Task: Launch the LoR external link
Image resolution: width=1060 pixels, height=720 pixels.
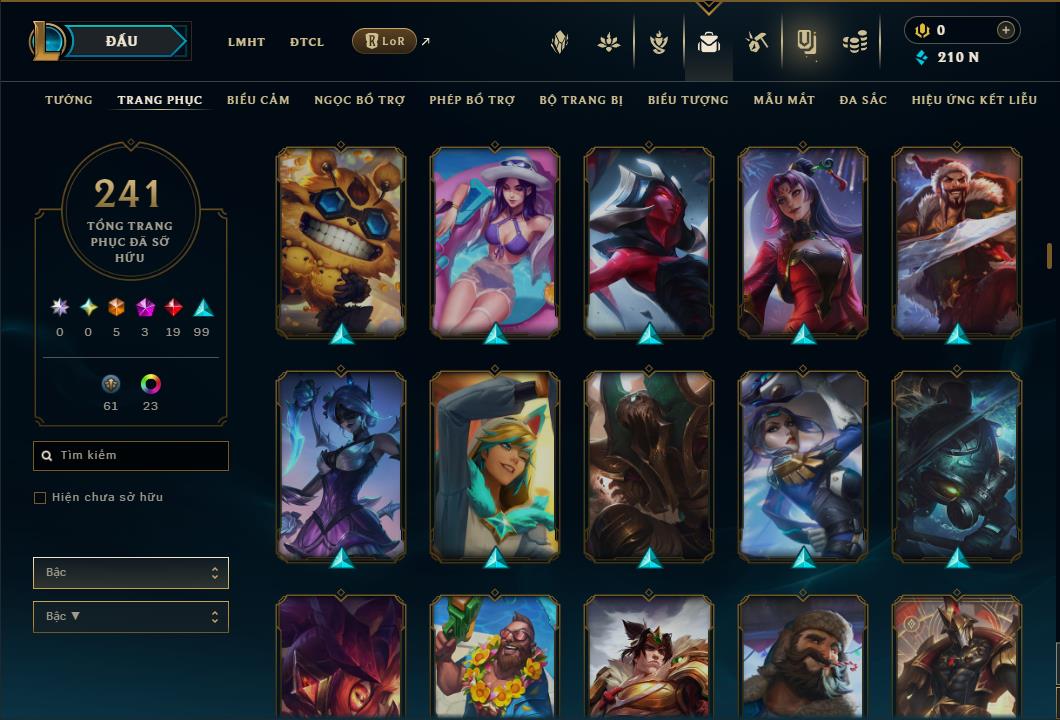Action: click(385, 41)
